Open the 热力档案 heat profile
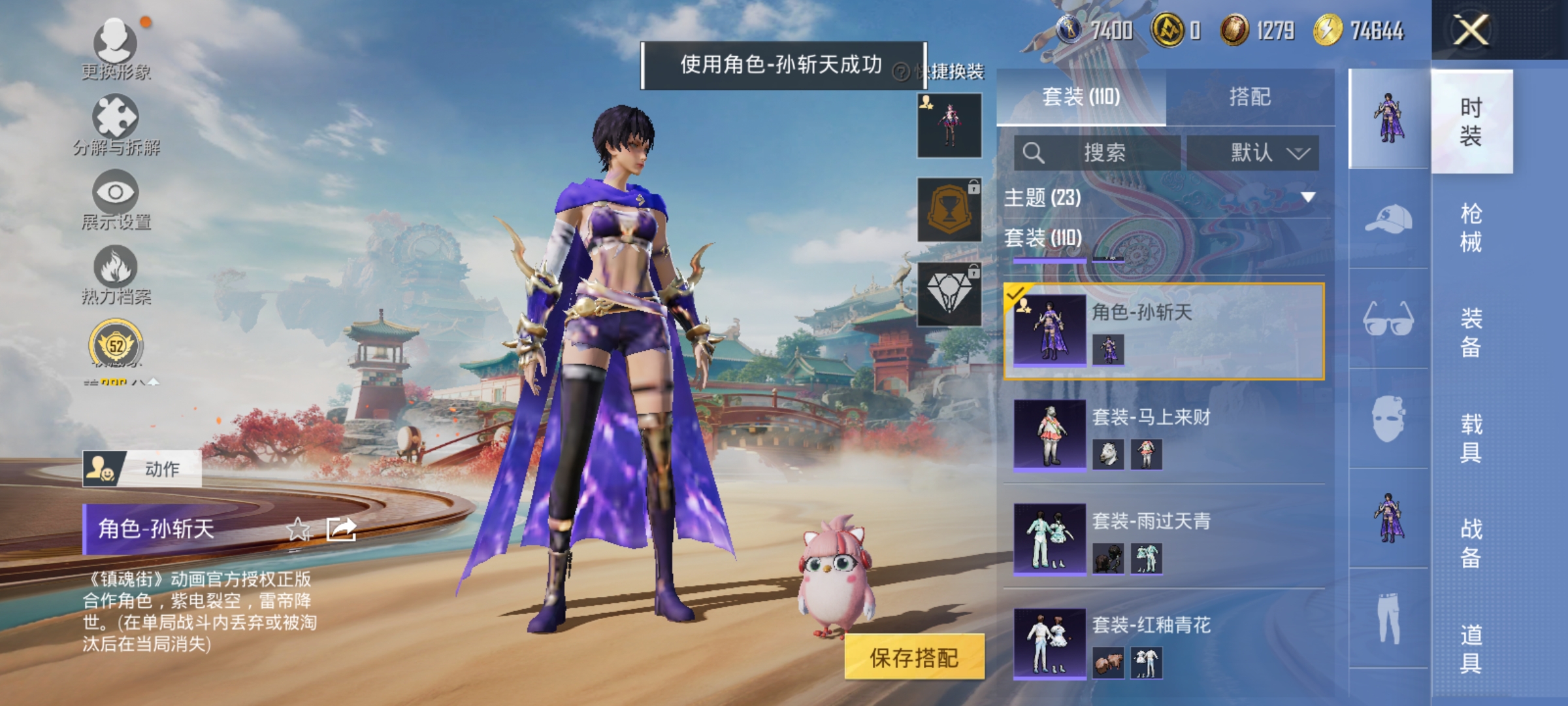1568x706 pixels. click(116, 278)
